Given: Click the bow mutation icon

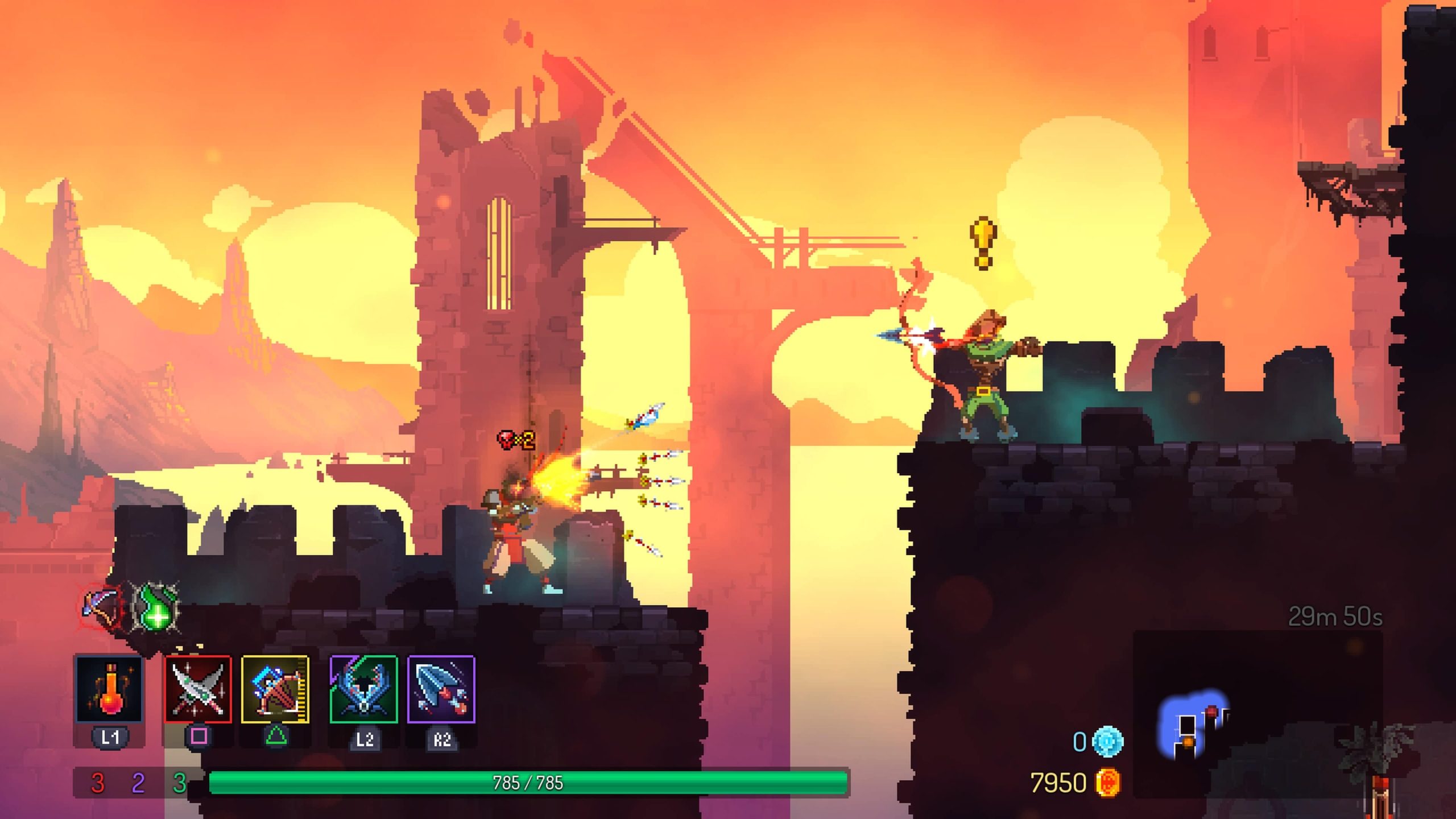Looking at the screenshot, I should (101, 607).
